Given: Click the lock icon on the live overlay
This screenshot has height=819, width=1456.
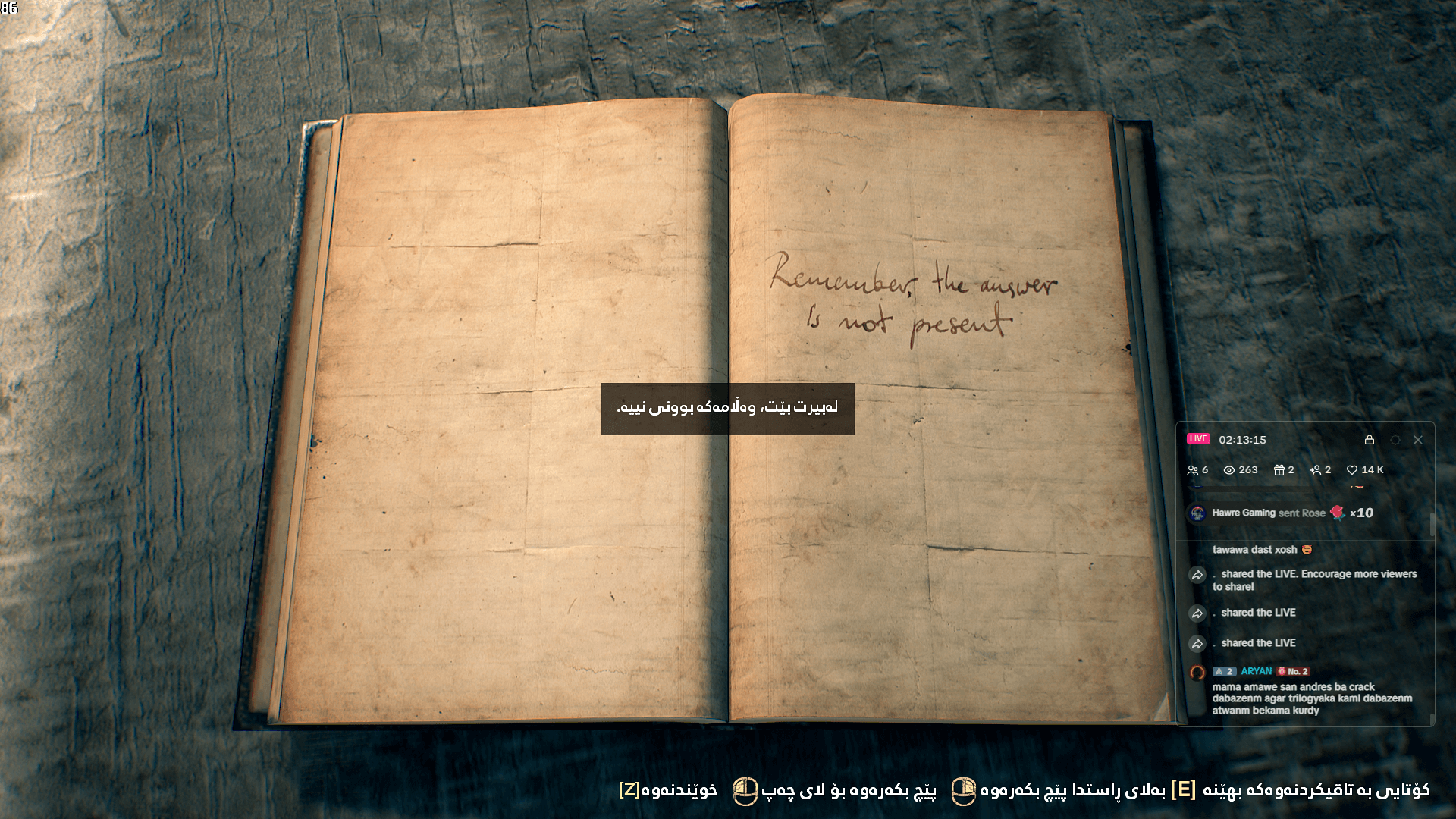Looking at the screenshot, I should (x=1370, y=440).
